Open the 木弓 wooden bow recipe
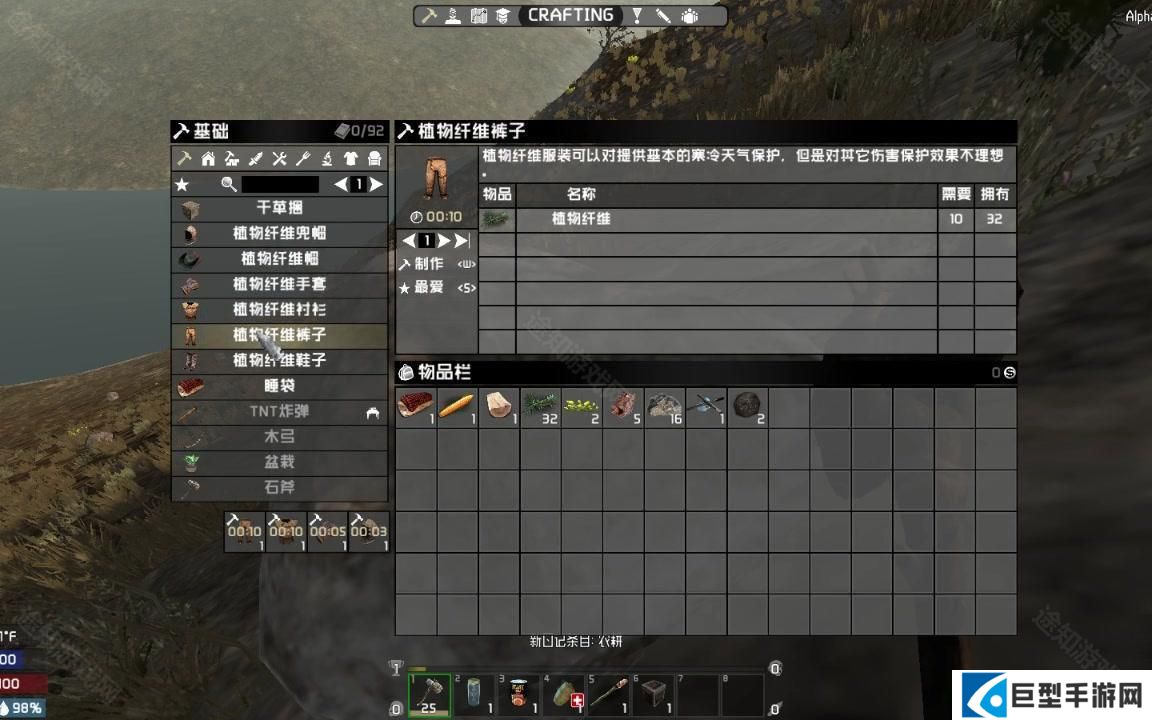Screen dimensions: 1152x720 (279, 437)
